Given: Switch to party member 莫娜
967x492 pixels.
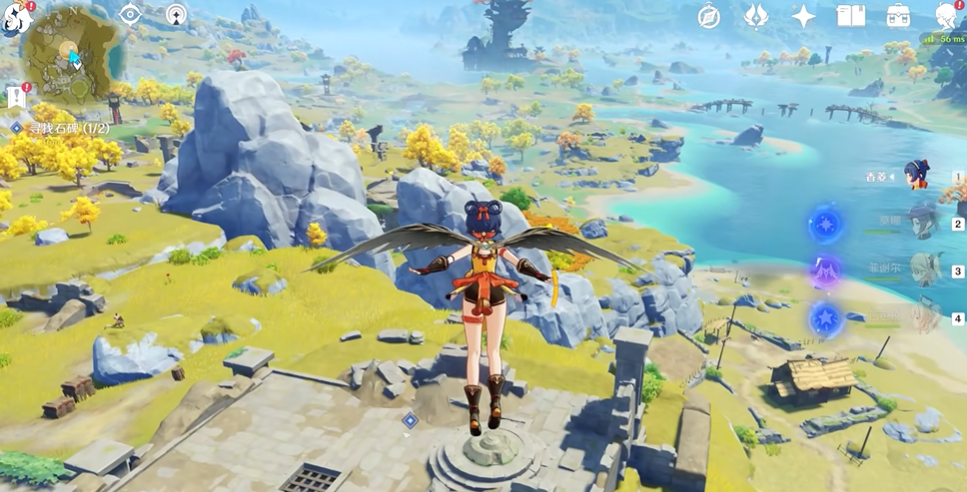Looking at the screenshot, I should click(923, 221).
